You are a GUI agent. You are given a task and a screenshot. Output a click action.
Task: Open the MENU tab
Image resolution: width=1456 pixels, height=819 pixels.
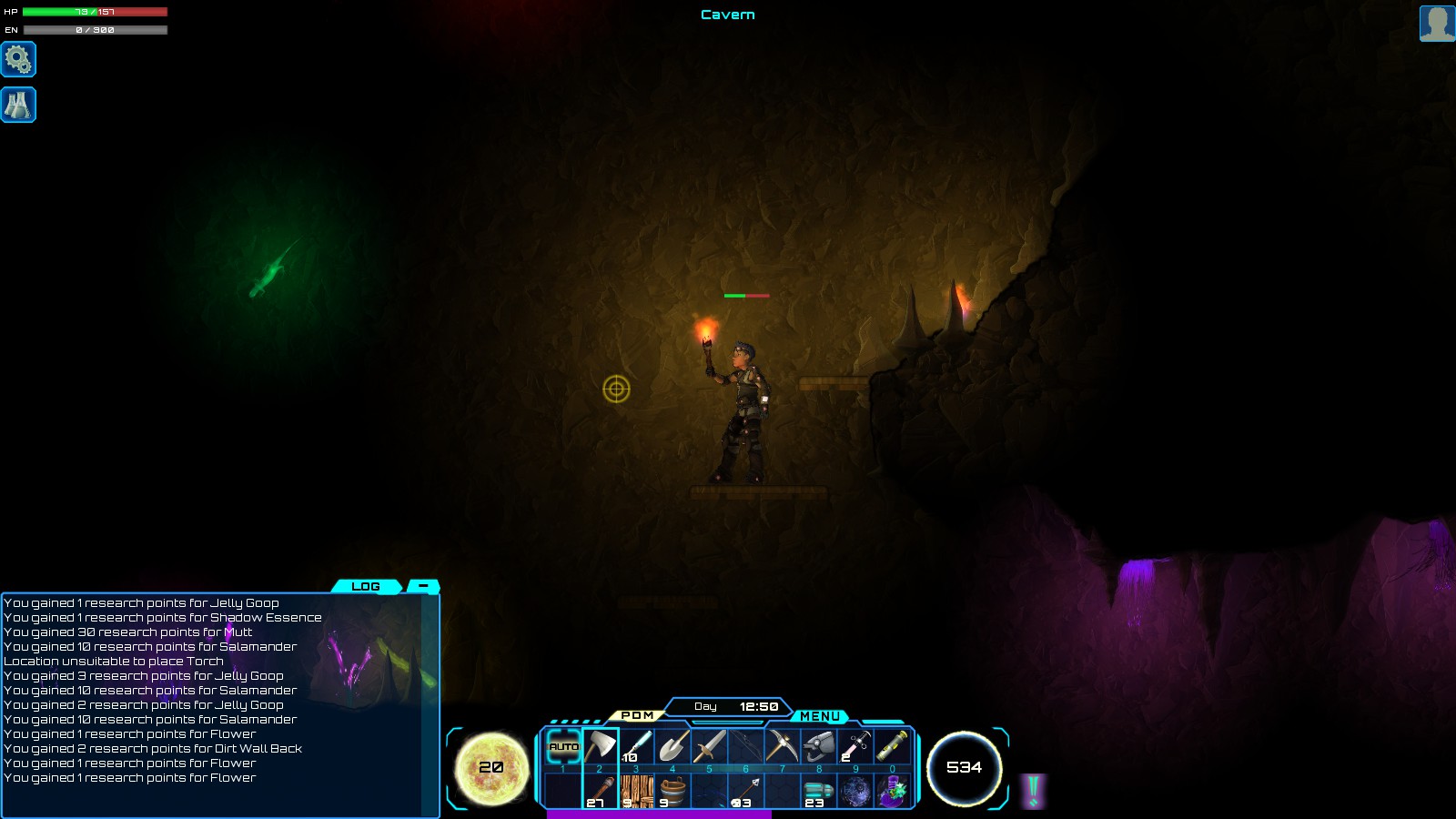(819, 716)
